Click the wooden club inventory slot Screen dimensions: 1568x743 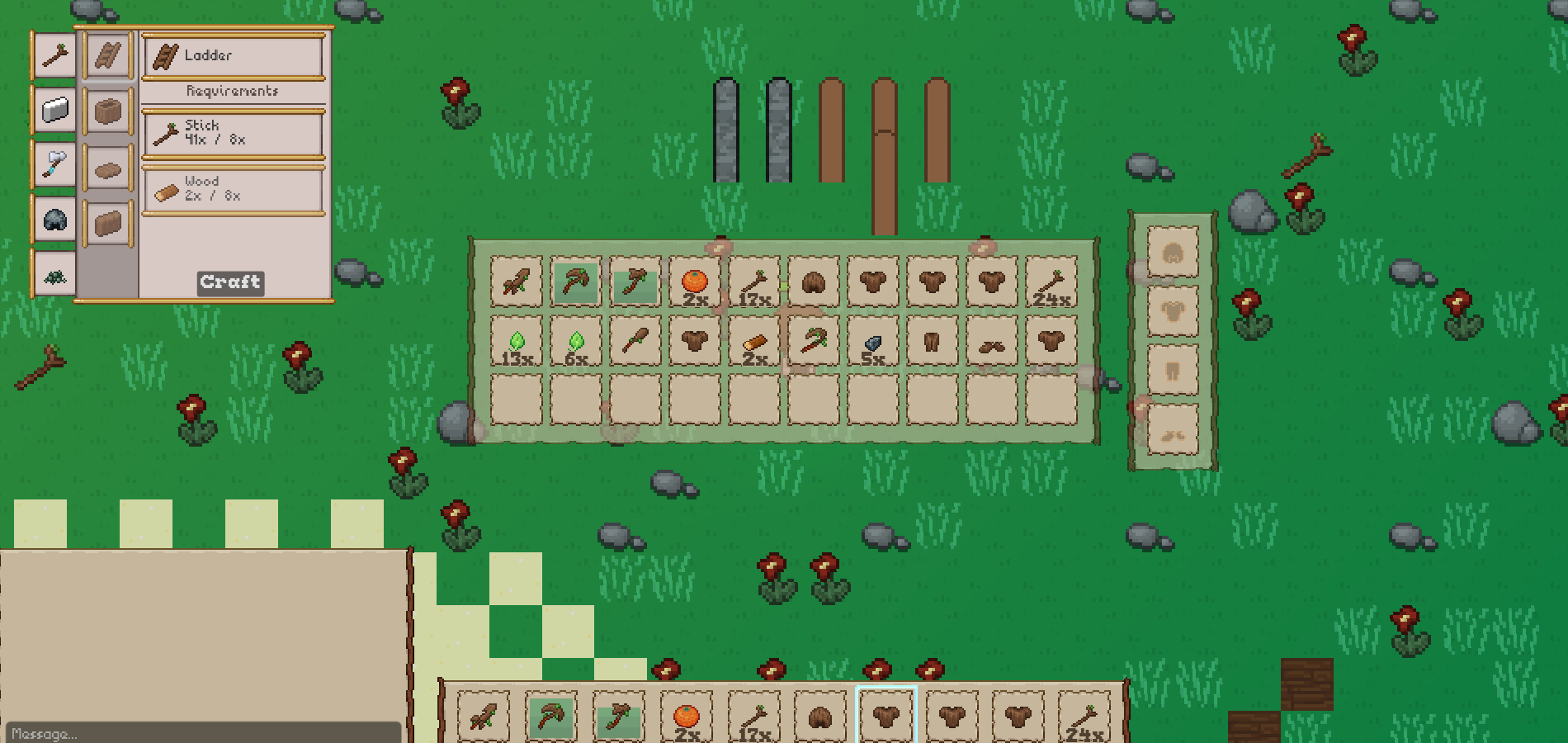(635, 342)
